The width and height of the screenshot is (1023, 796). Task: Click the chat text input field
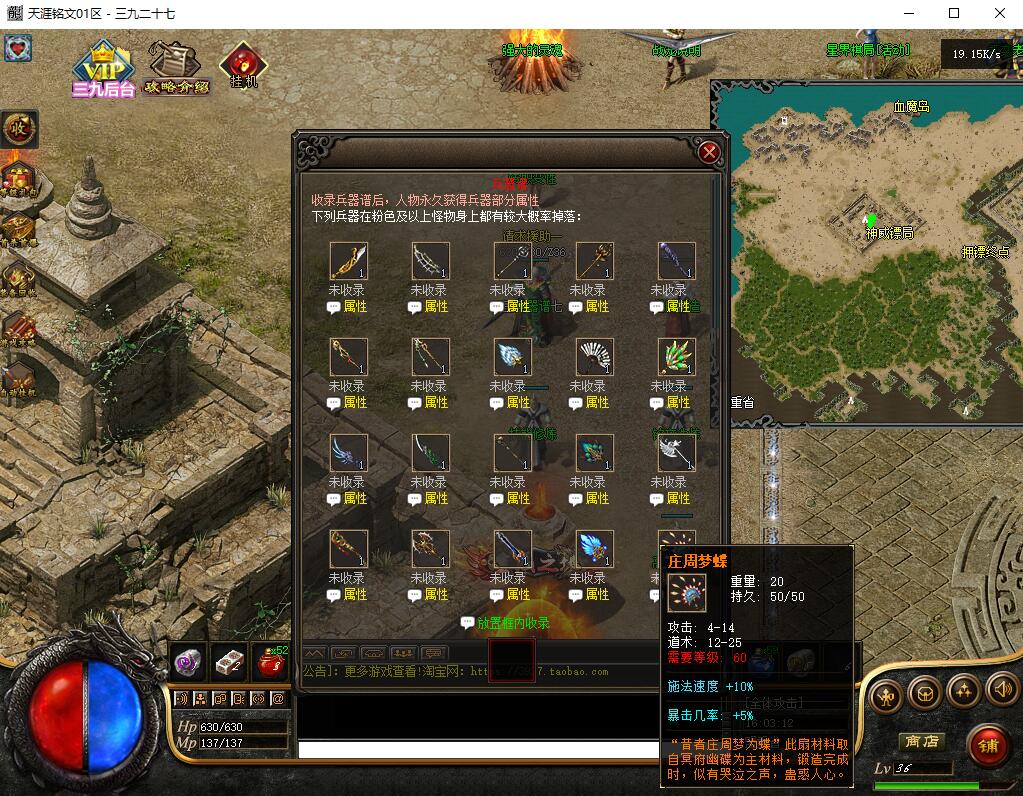[x=480, y=749]
